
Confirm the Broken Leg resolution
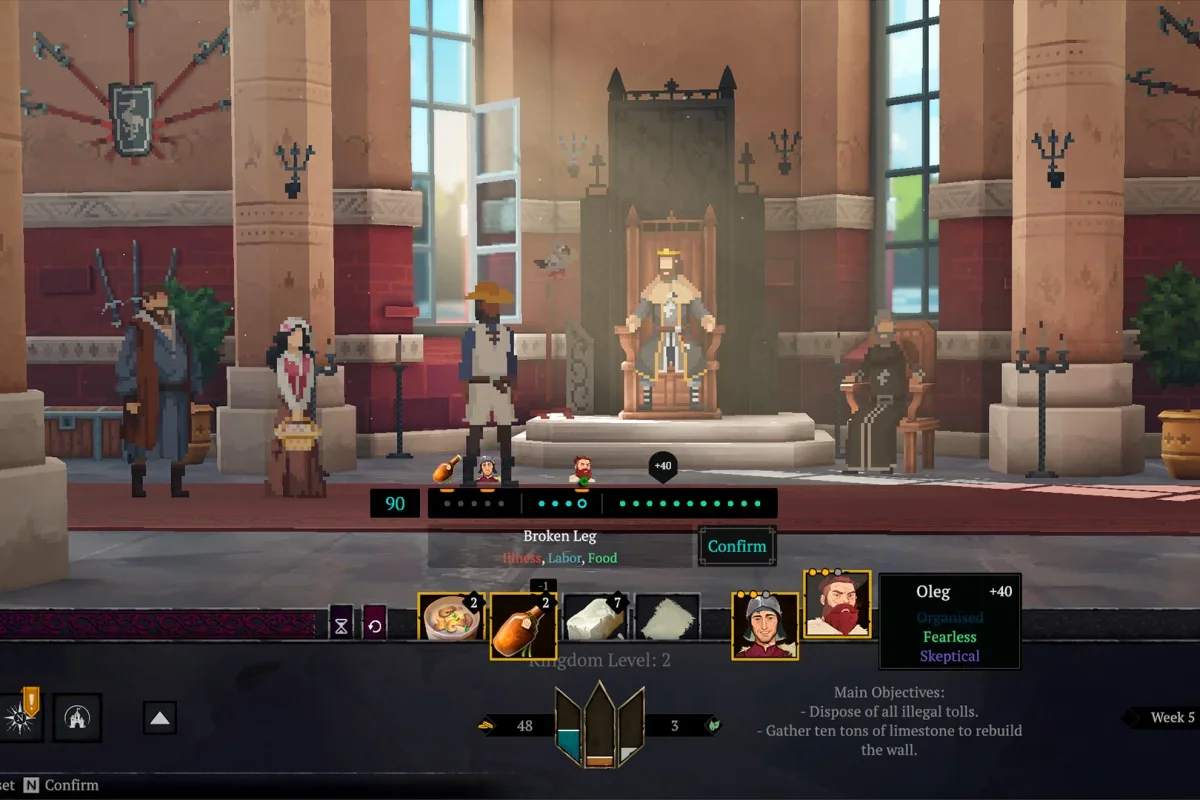[737, 546]
